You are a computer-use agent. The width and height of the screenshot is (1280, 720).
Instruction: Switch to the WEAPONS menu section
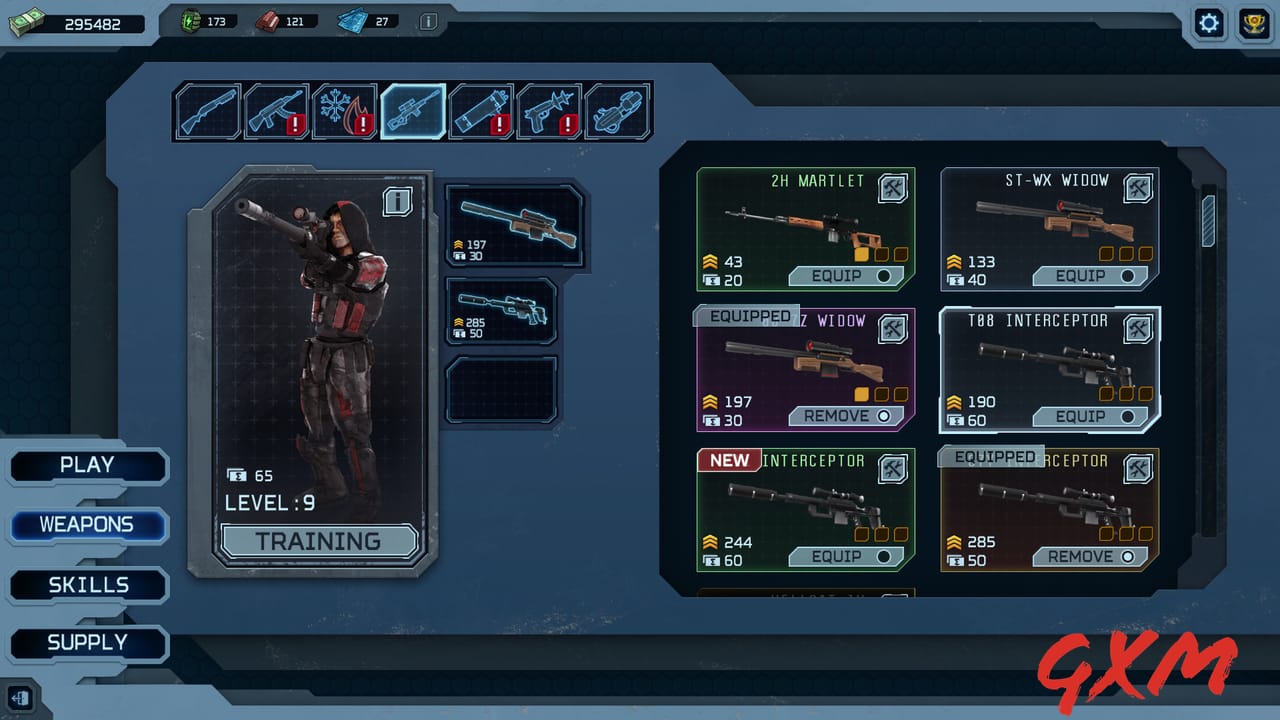point(88,524)
